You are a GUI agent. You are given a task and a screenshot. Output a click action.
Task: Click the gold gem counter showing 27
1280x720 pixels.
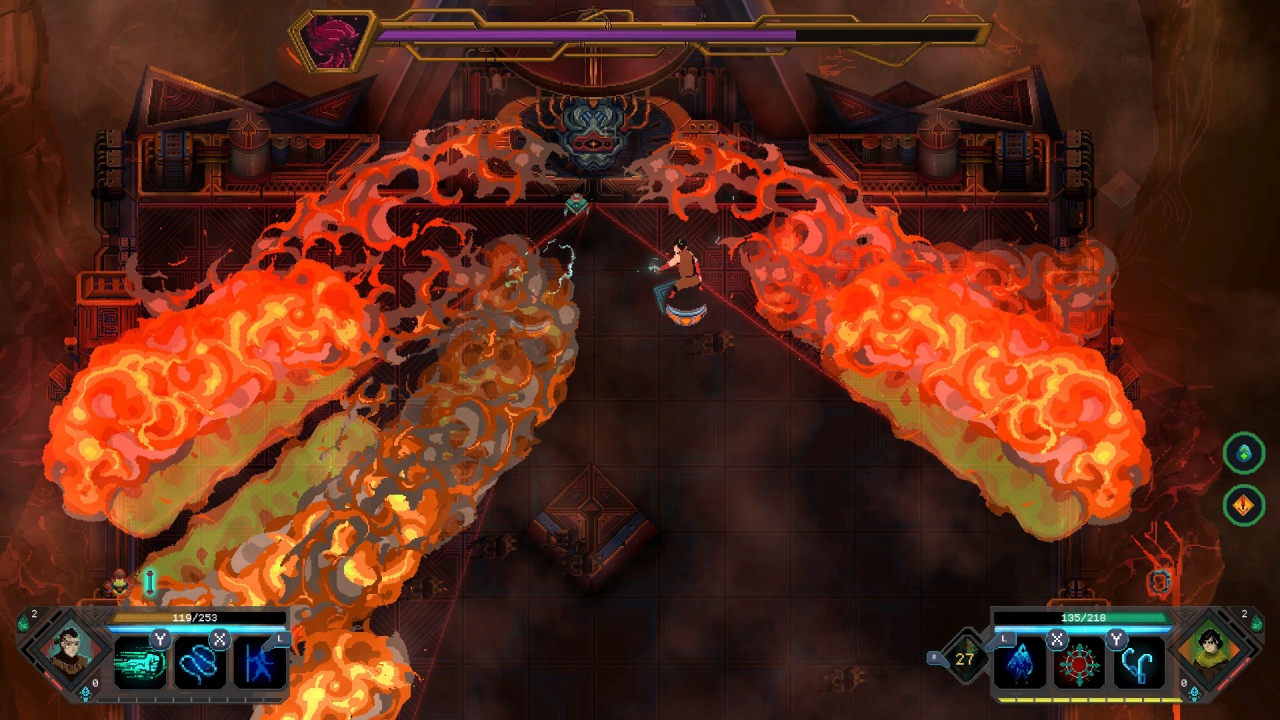(963, 659)
